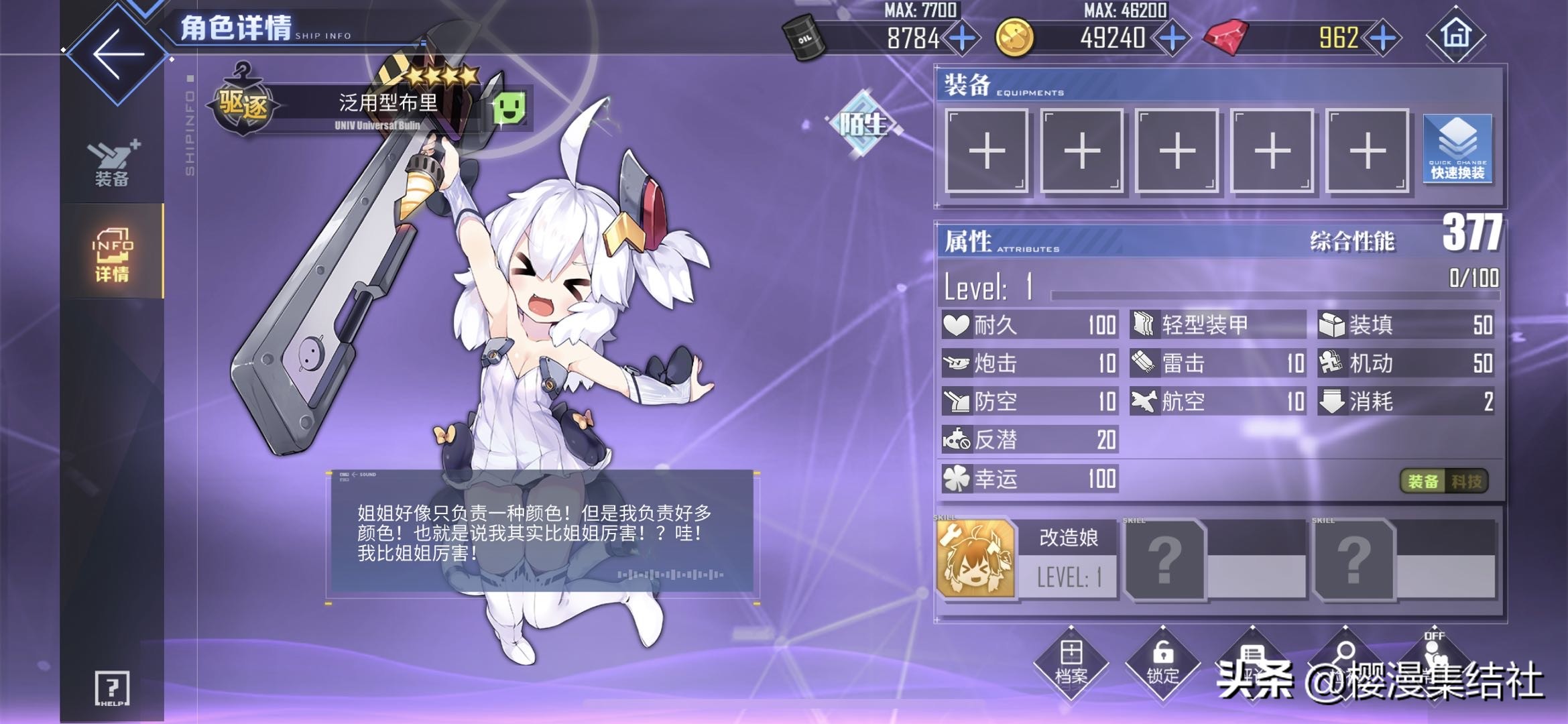Viewport: 1568px width, 724px height.
Task: Replay the voice line in dialogue box
Action: click(x=670, y=575)
